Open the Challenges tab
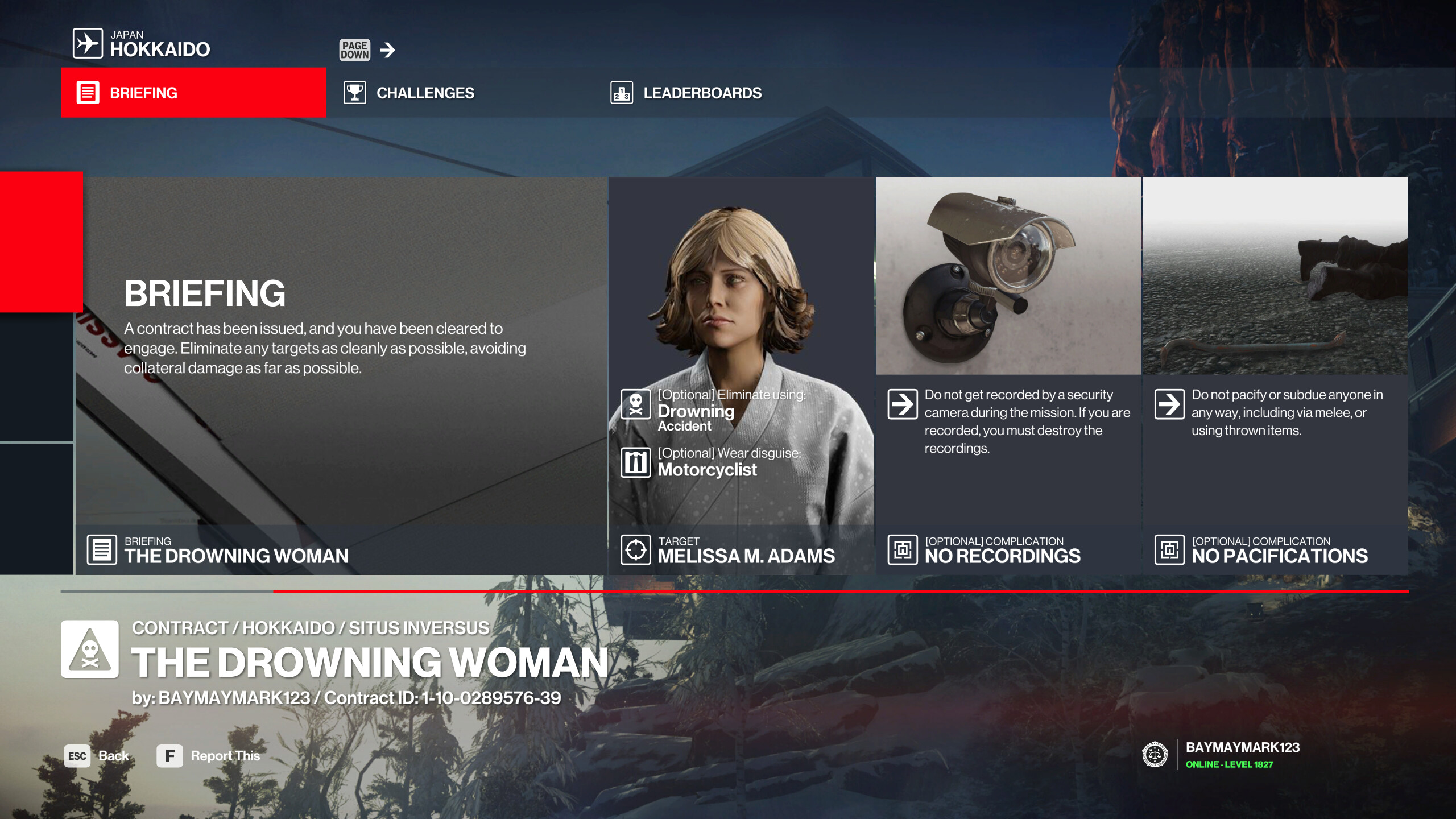Viewport: 1456px width, 819px height. (424, 93)
